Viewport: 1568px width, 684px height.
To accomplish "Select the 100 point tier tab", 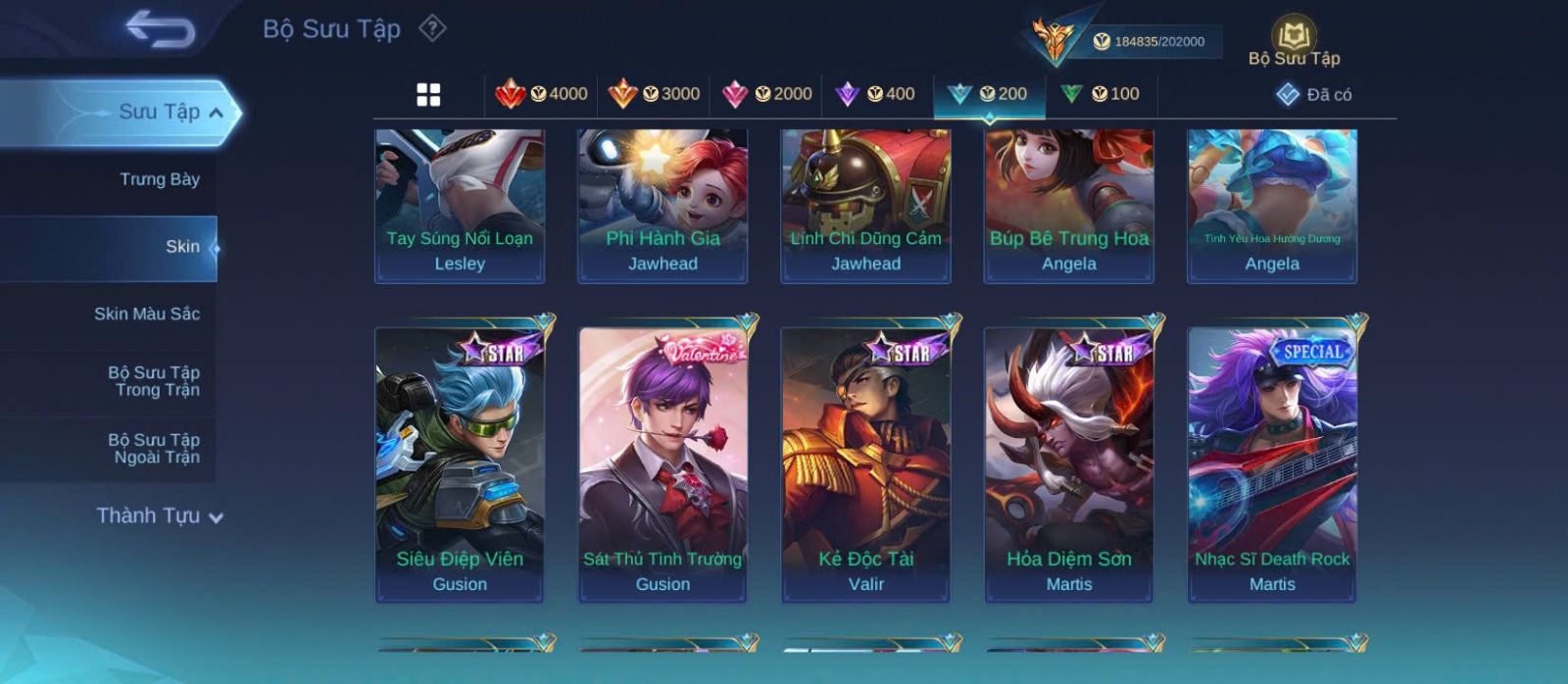I will tap(1101, 94).
